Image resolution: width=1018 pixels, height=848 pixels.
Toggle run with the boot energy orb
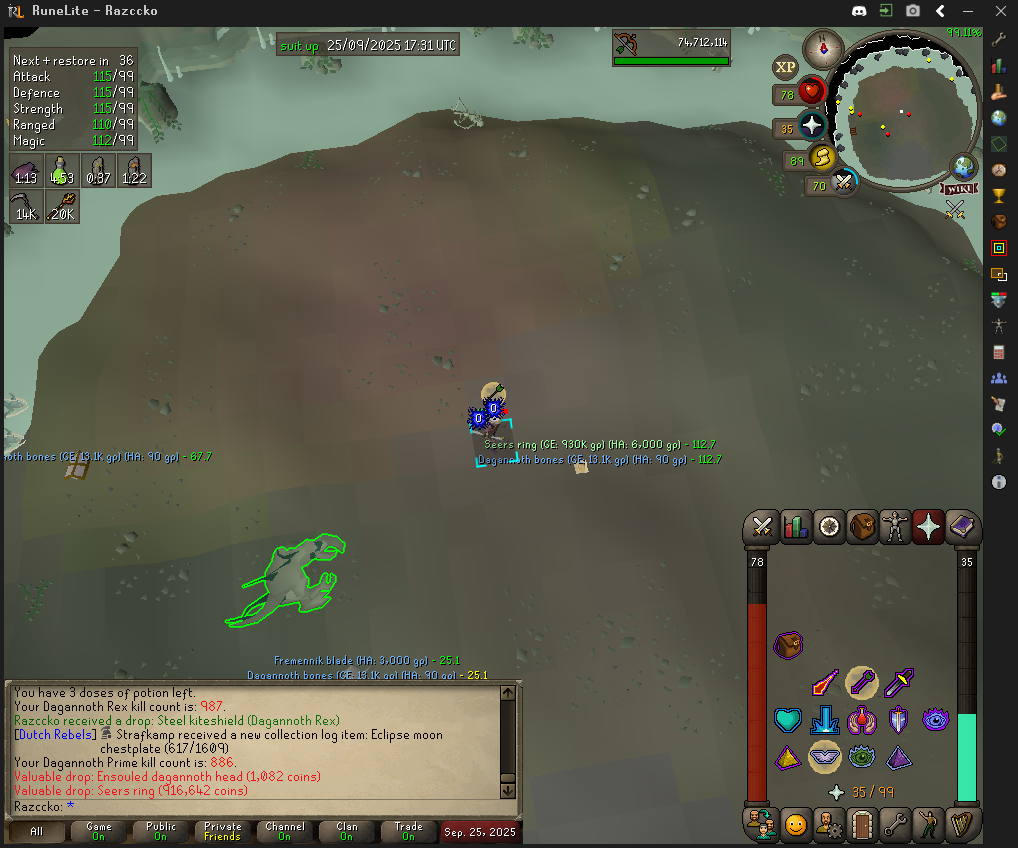coord(822,158)
